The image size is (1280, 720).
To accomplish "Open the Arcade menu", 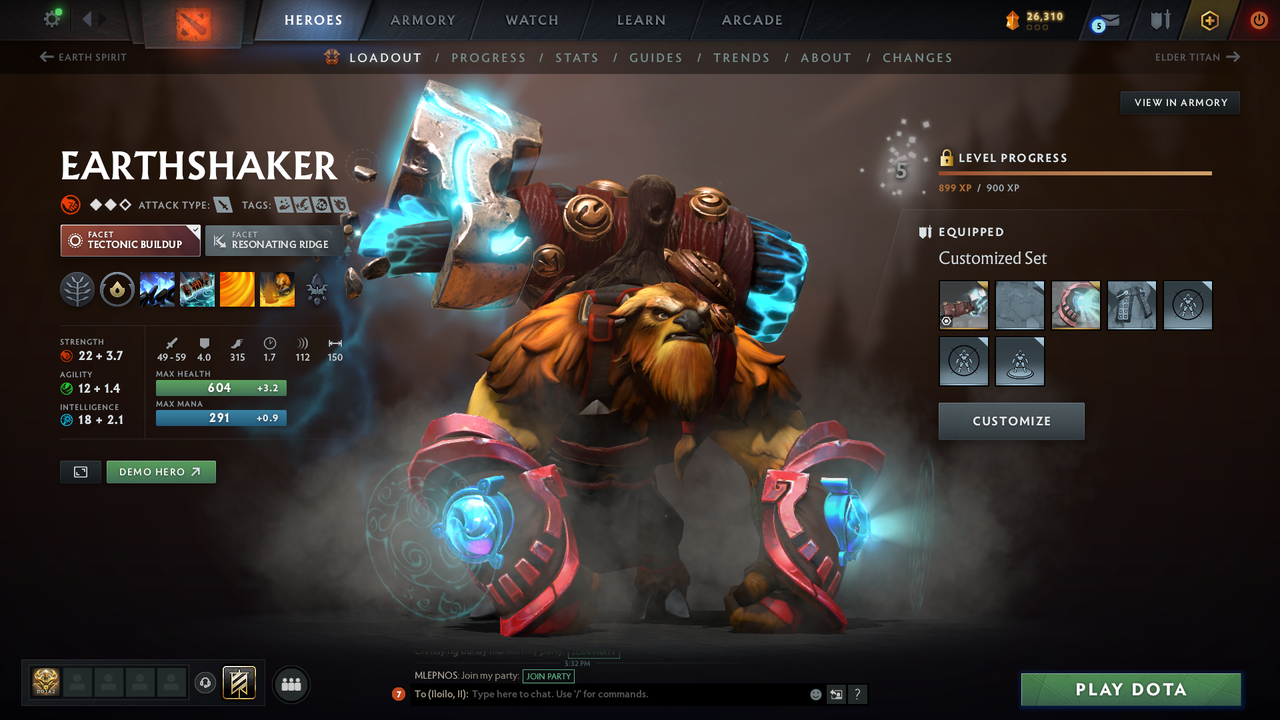I will point(751,19).
